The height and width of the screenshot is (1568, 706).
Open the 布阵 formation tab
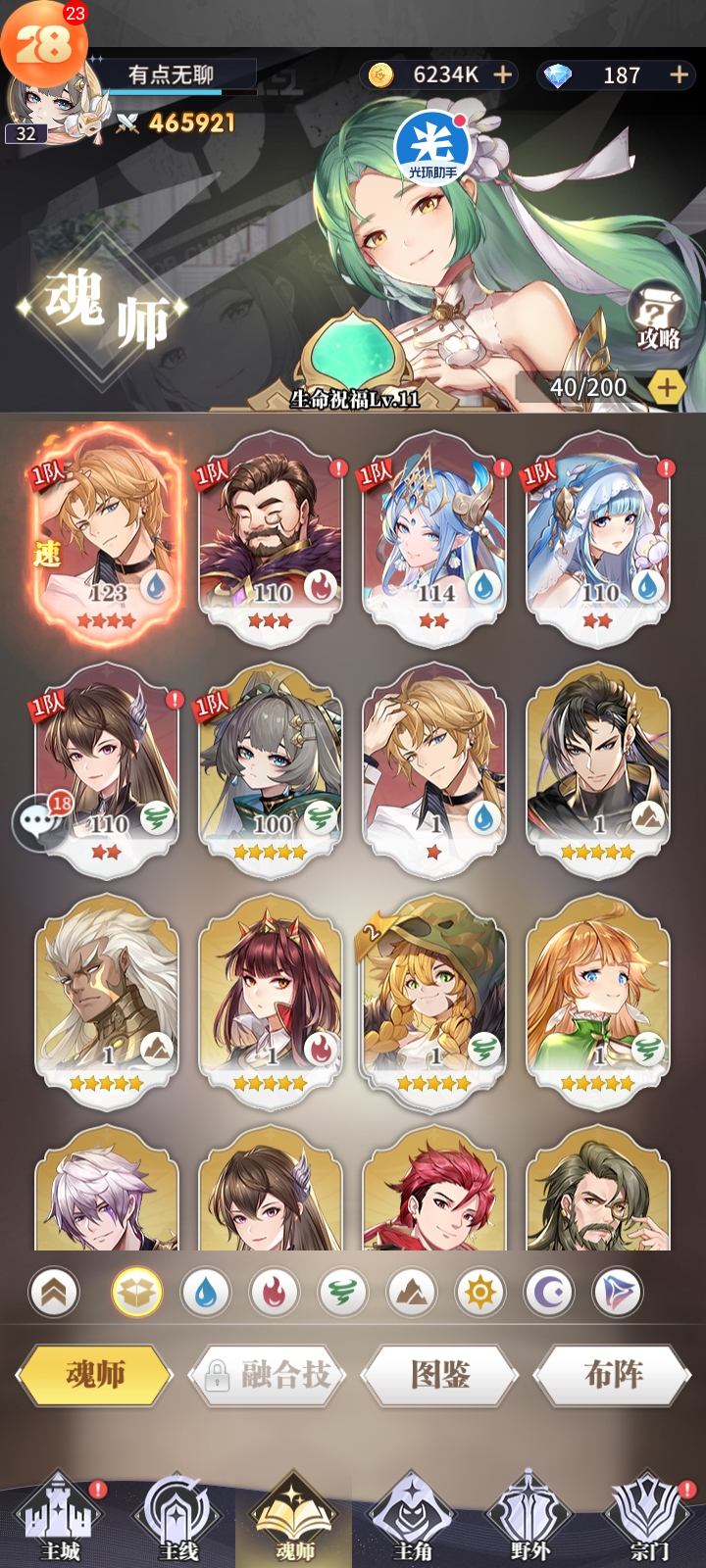tap(613, 1375)
